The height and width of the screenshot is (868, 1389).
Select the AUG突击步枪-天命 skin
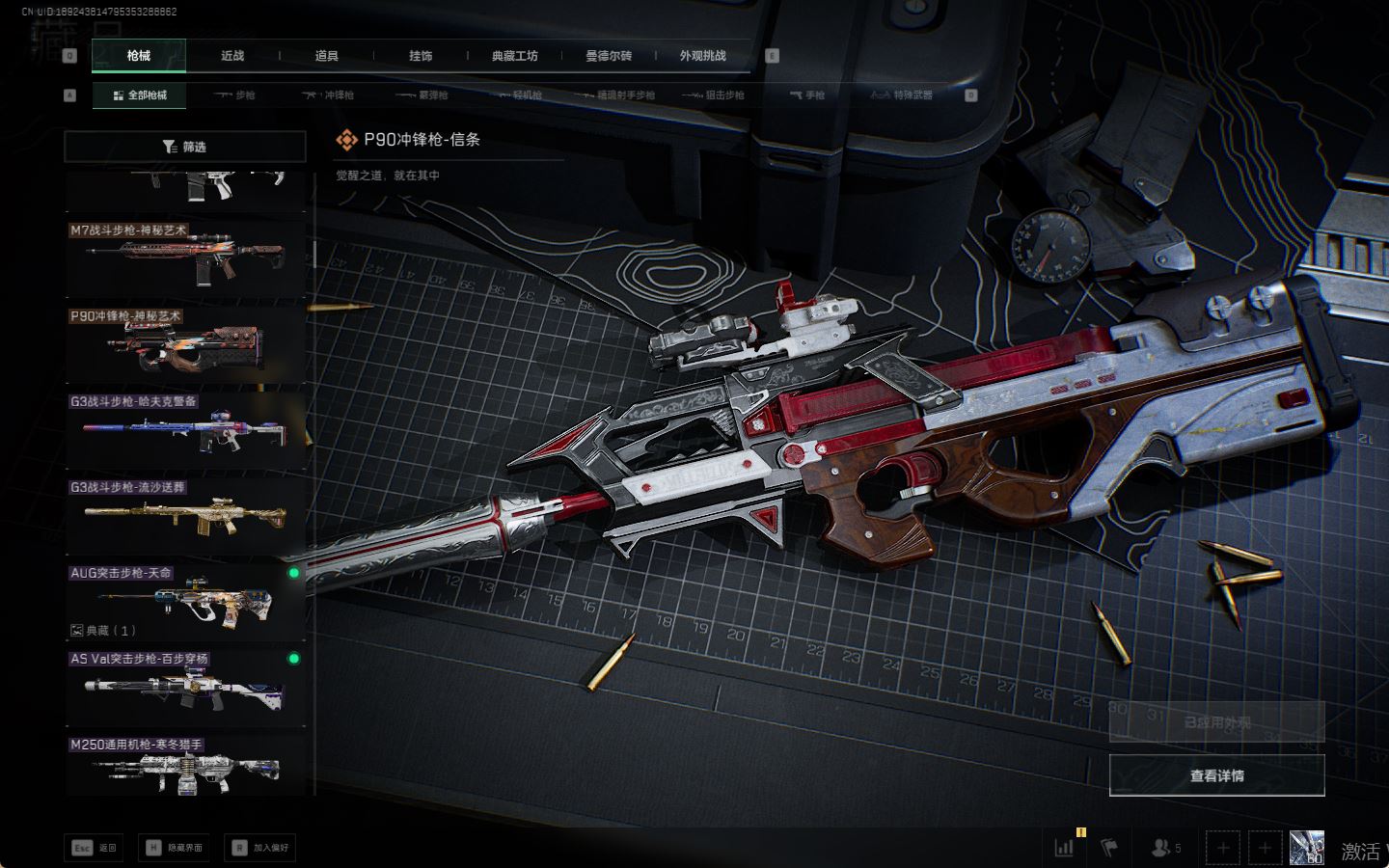coord(184,601)
